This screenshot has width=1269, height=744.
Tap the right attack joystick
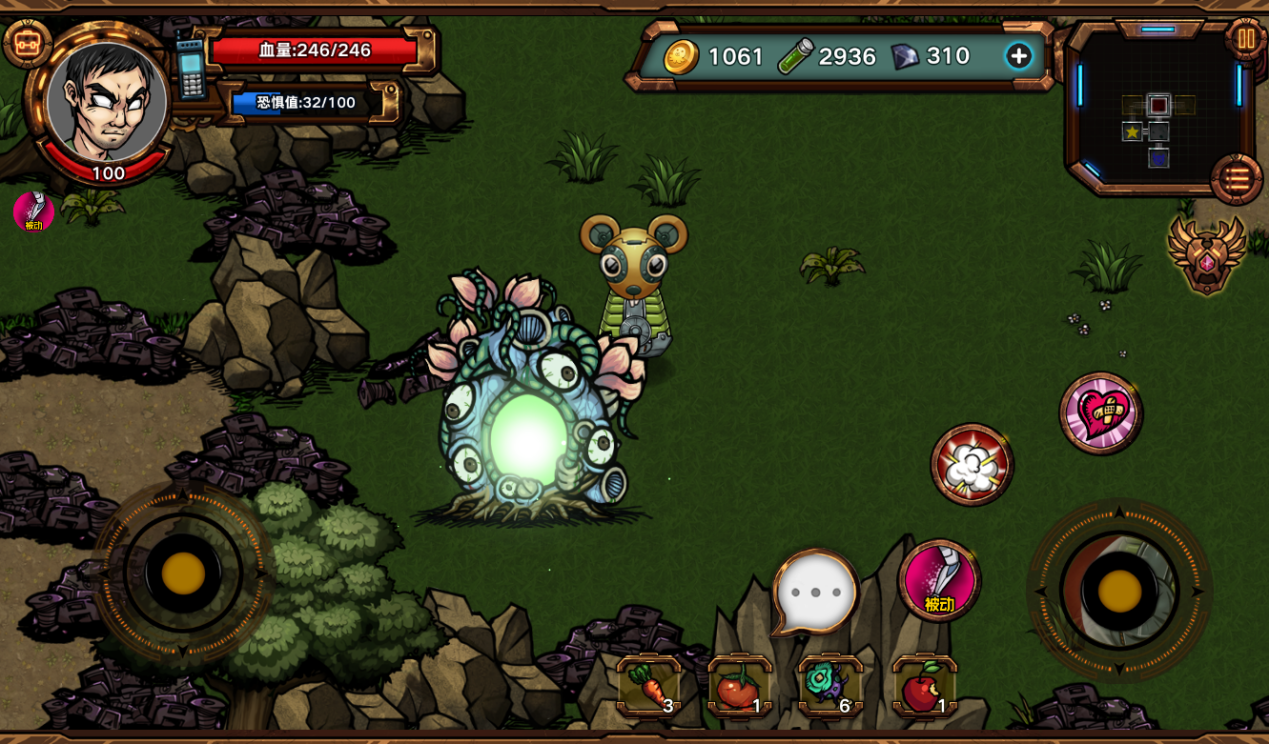point(1119,591)
